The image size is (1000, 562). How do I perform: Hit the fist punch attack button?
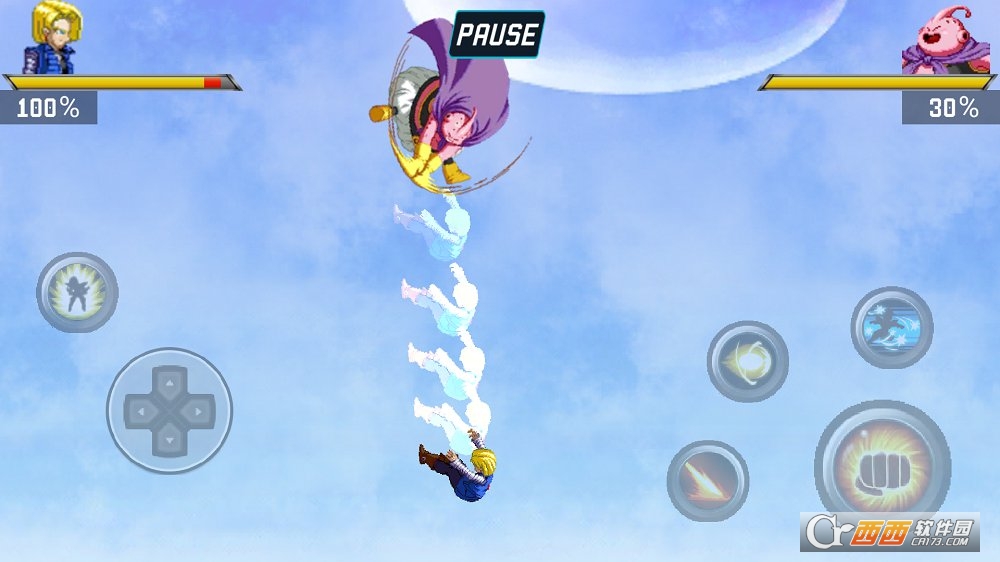coord(882,465)
